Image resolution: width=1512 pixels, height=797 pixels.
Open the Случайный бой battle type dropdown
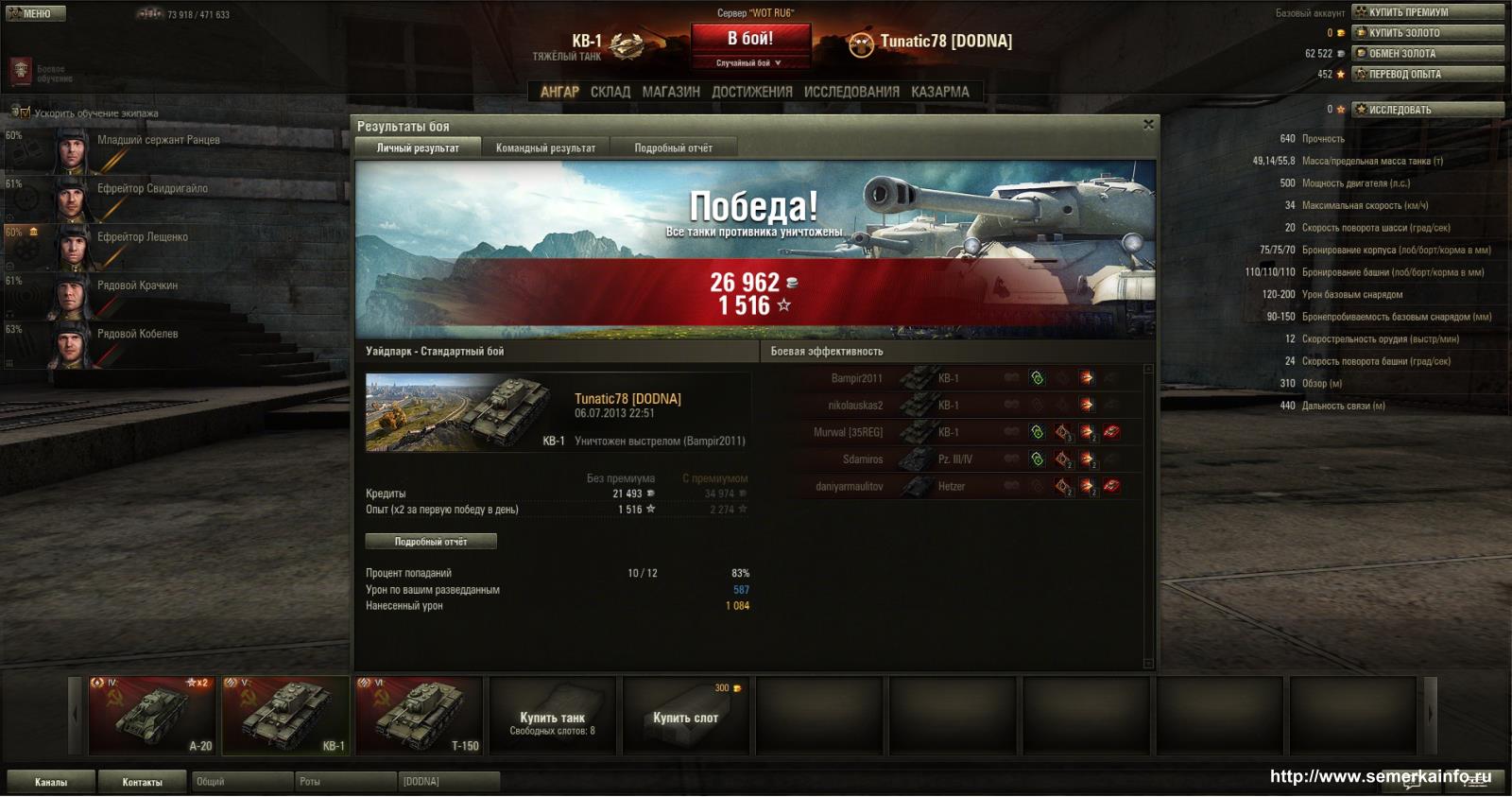749,63
